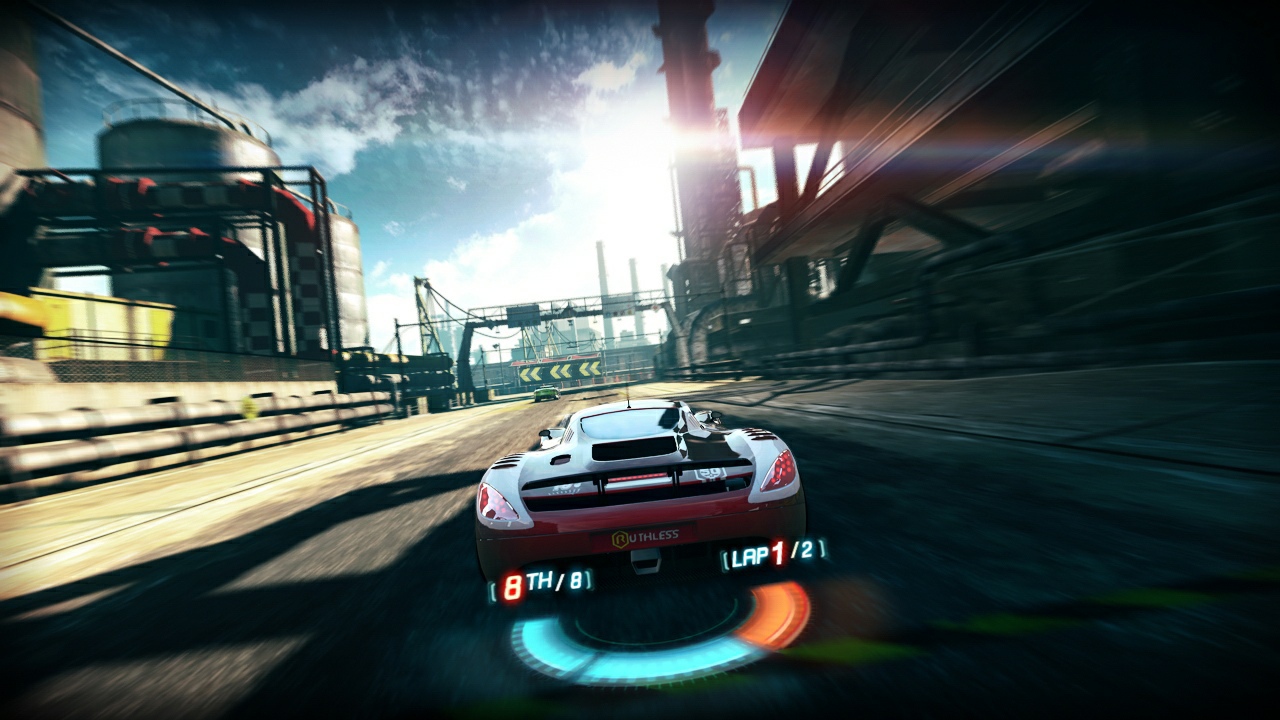Image resolution: width=1280 pixels, height=720 pixels.
Task: Click the hexagonal badge beside RUTHLESS text
Action: tap(619, 536)
